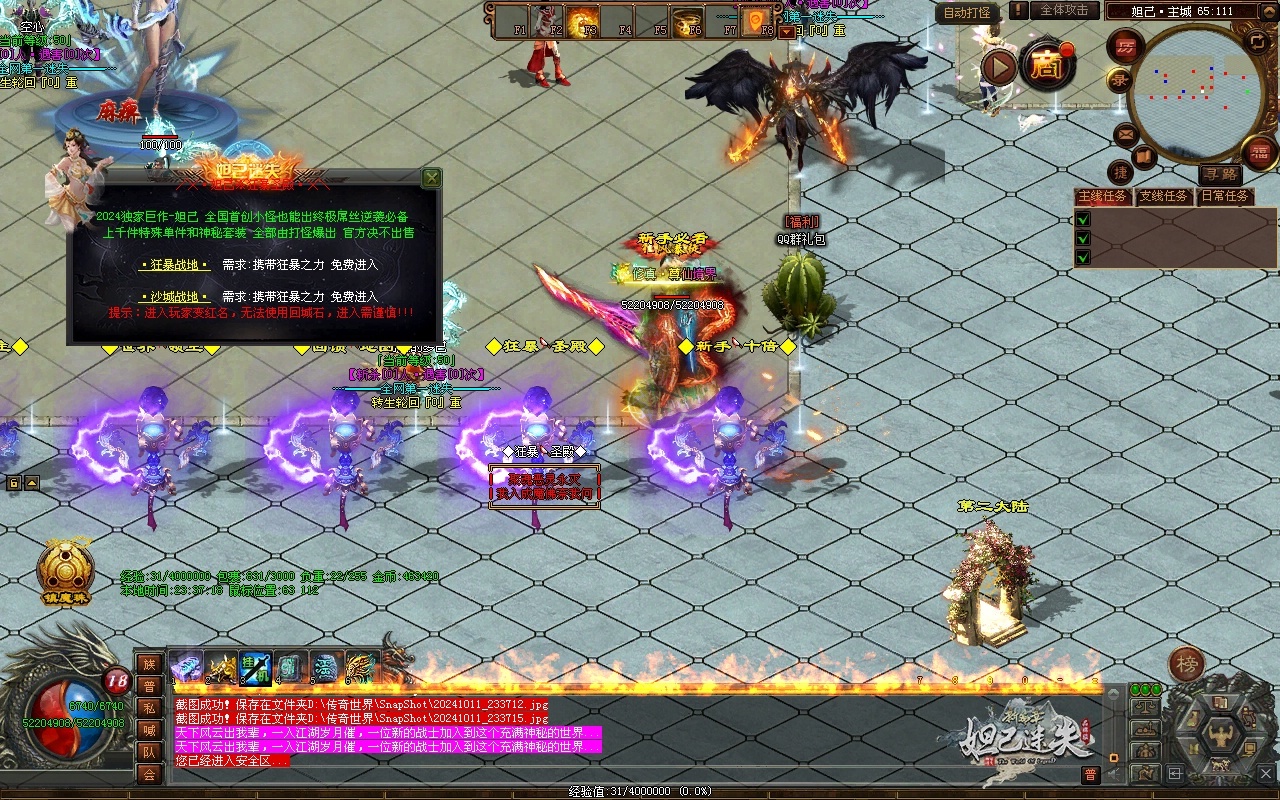Close the 妲己迷失 info dialog
Viewport: 1280px width, 800px height.
(431, 178)
